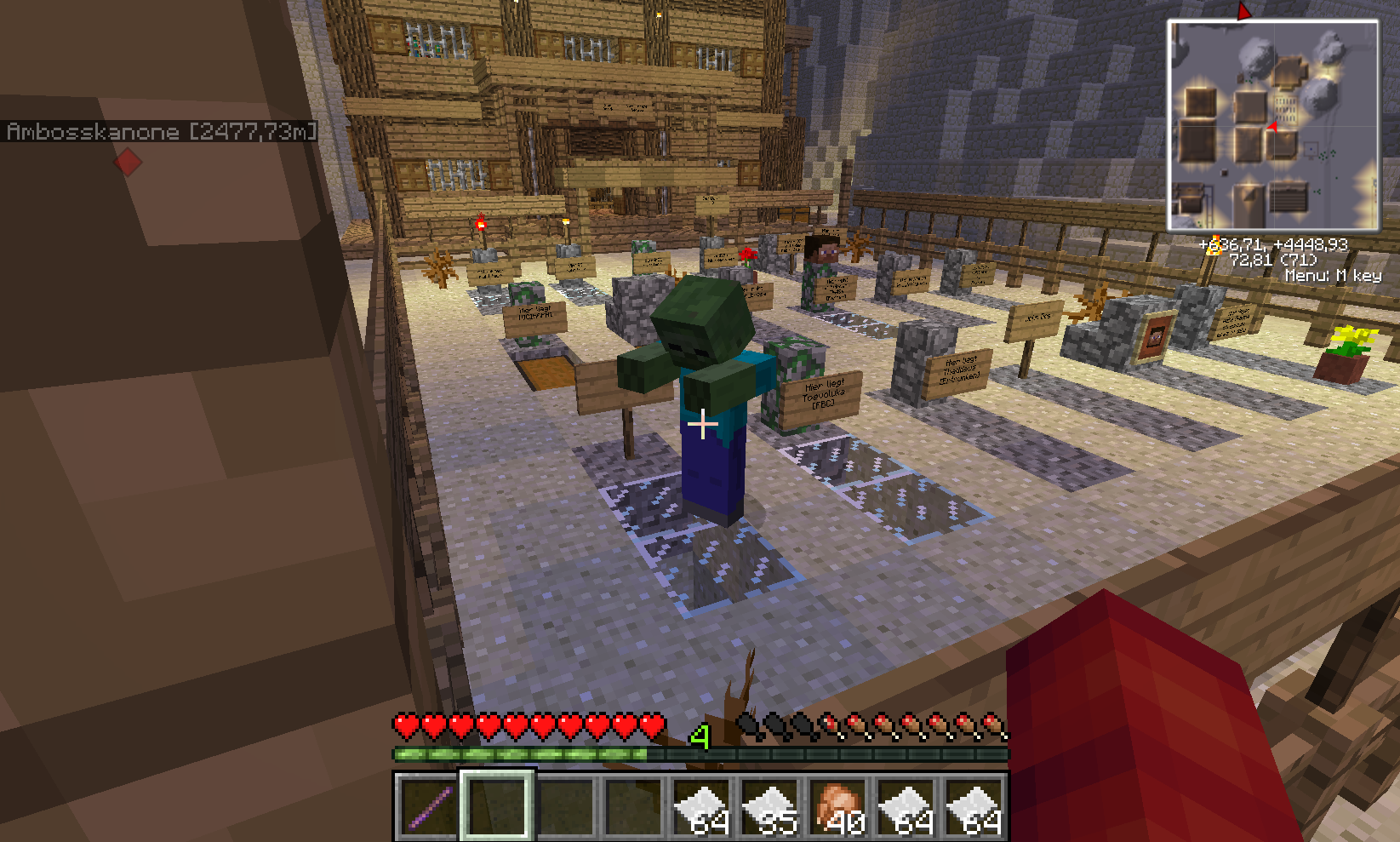Choose the cooked chicken stack of 40
The width and height of the screenshot is (1400, 842).
837,805
